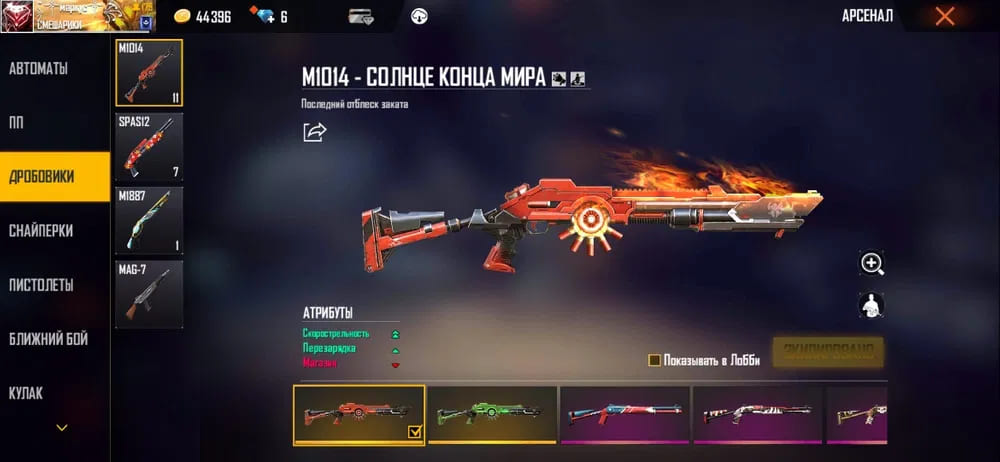Image resolution: width=1000 pixels, height=462 pixels.
Task: Open the Кулак category
Action: 26,393
